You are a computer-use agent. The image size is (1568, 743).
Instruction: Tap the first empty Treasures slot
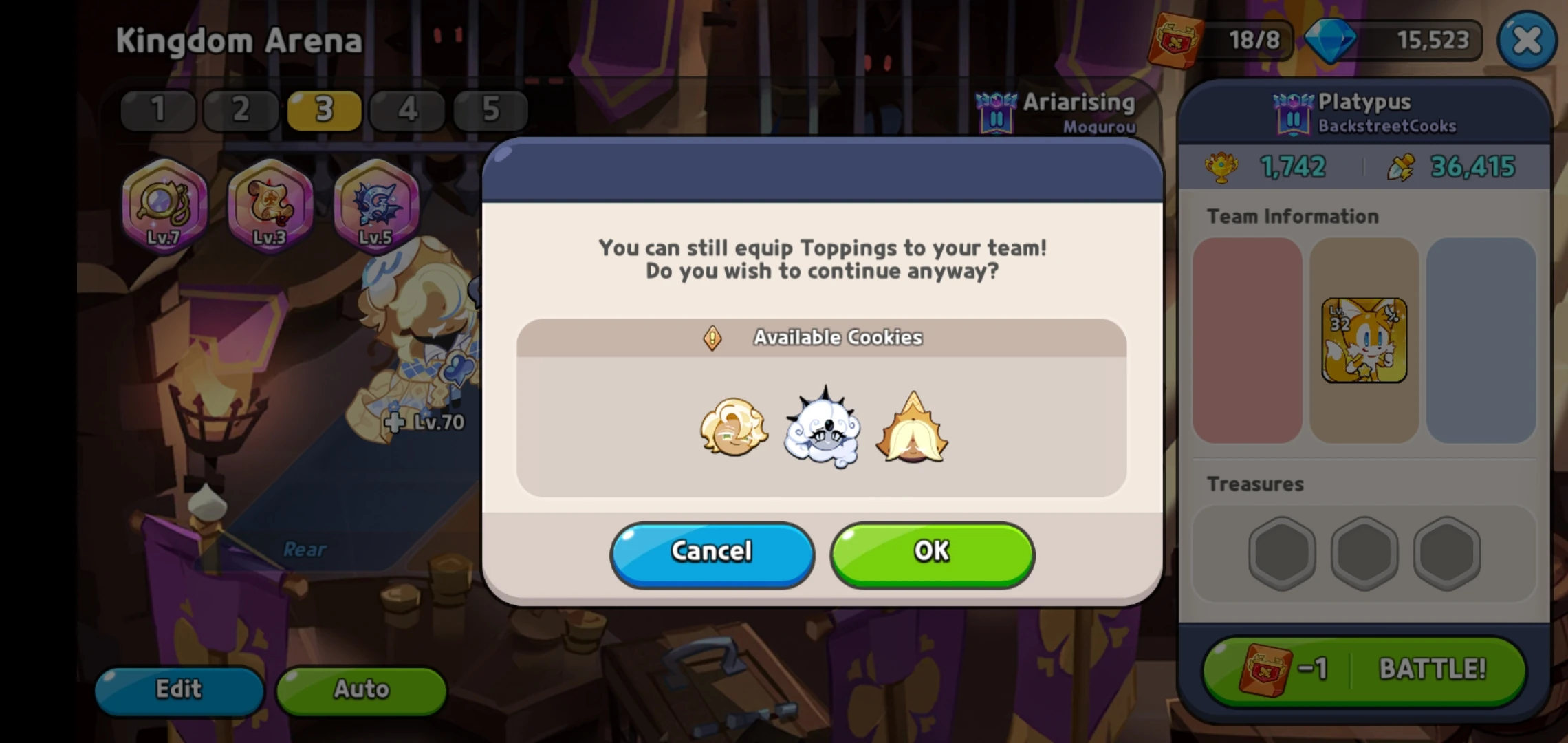[x=1281, y=554]
